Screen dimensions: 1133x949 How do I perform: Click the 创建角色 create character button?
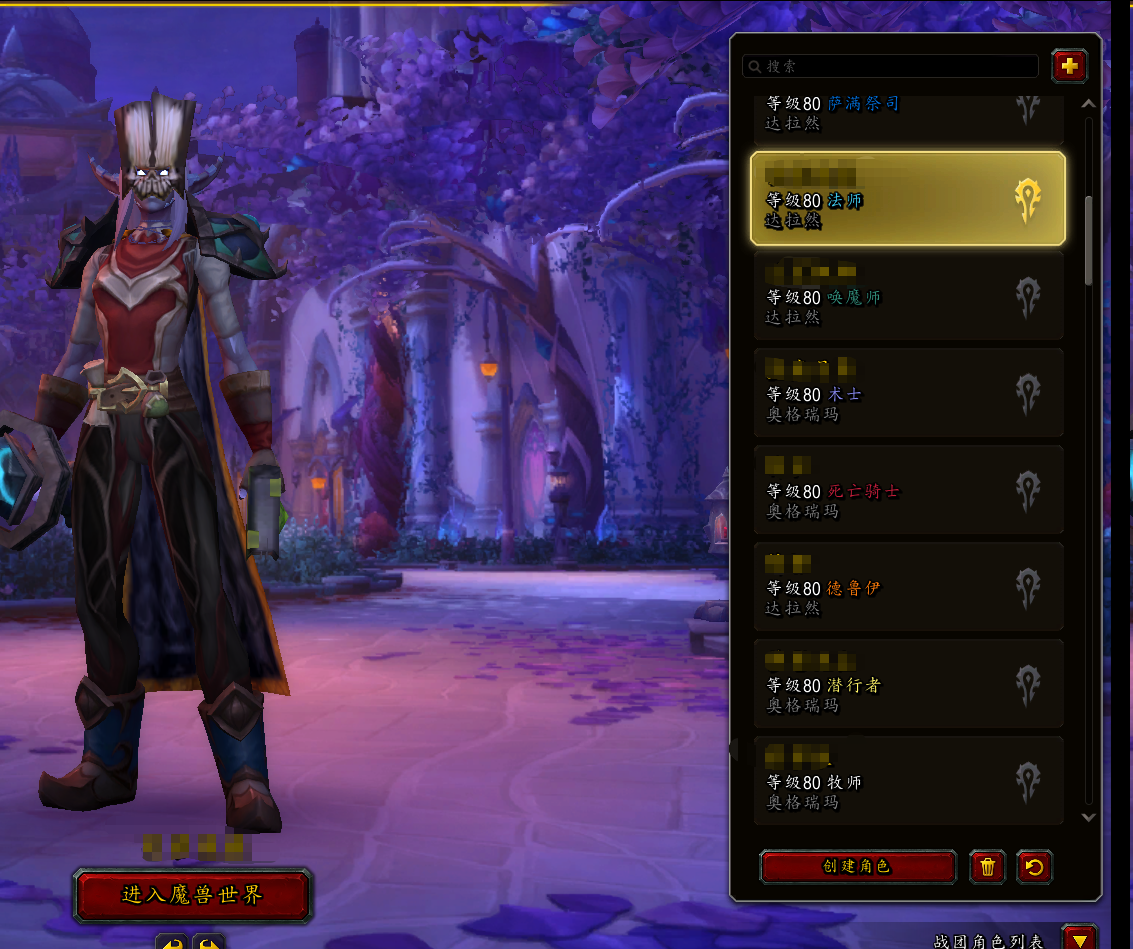(857, 866)
